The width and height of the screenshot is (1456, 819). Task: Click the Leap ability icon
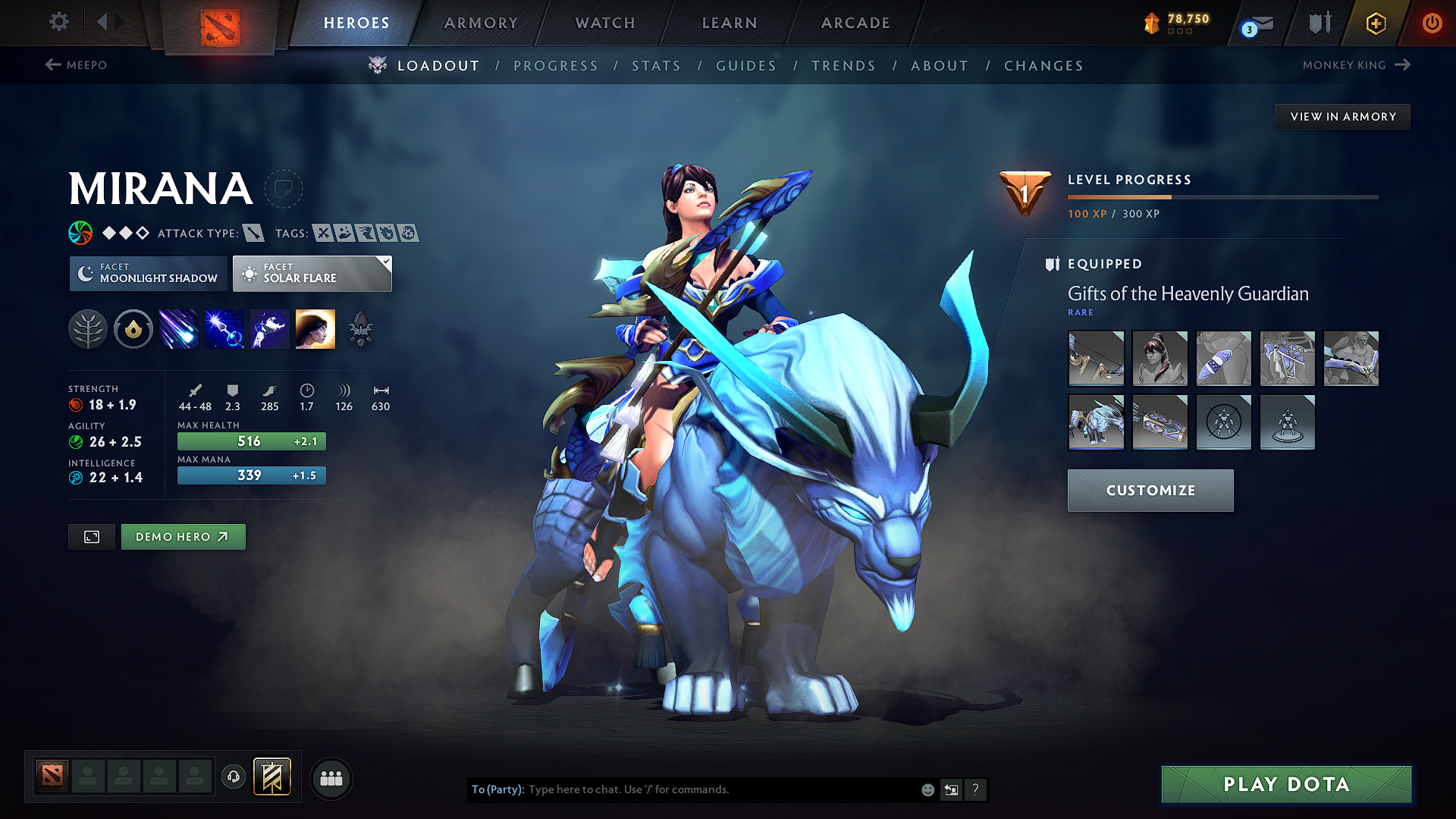pyautogui.click(x=269, y=328)
